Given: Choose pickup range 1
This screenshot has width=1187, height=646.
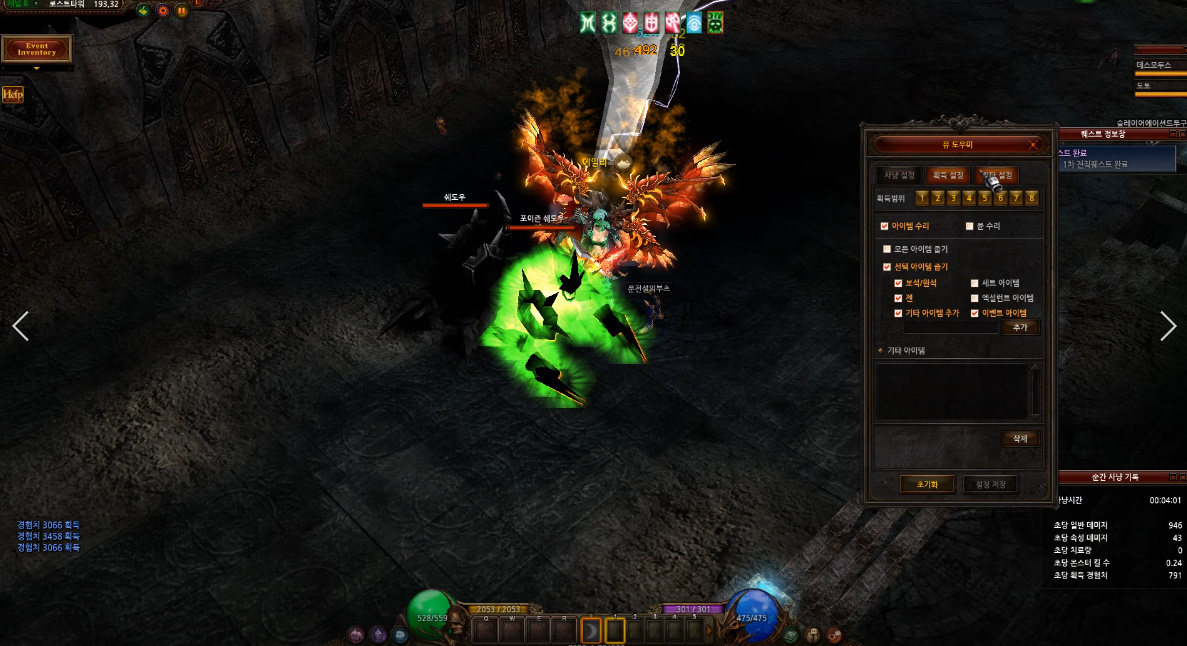Looking at the screenshot, I should 922,198.
